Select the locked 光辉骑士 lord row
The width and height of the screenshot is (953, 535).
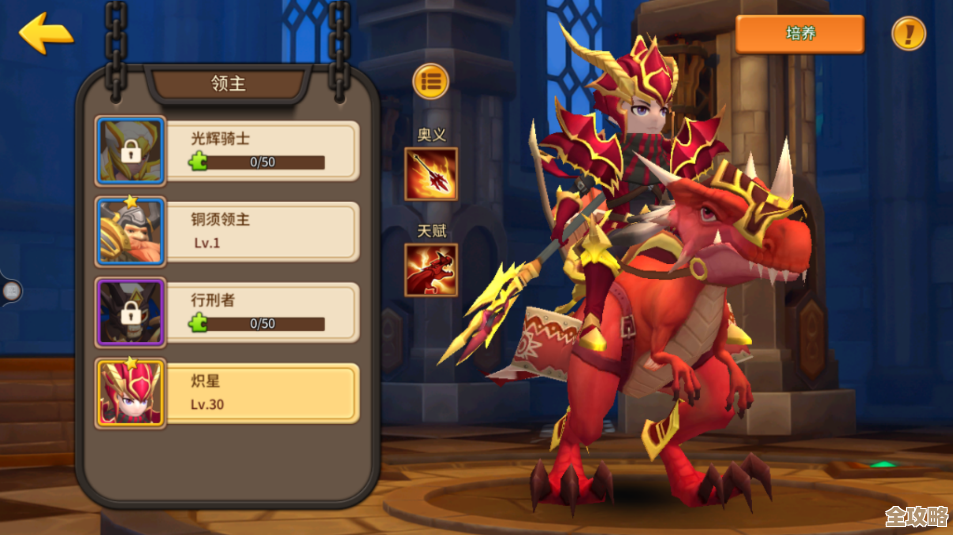point(227,151)
